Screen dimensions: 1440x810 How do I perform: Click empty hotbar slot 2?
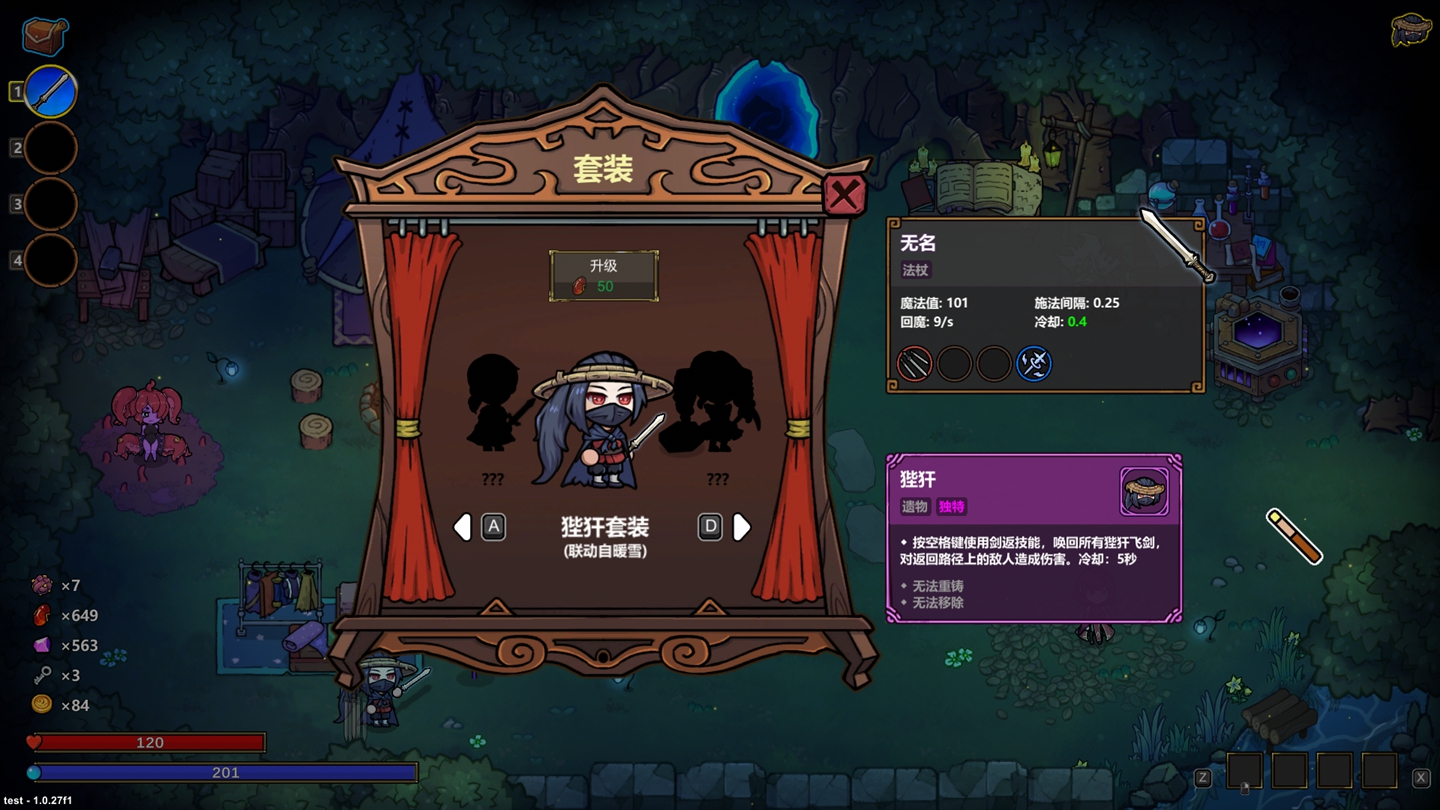[x=48, y=147]
